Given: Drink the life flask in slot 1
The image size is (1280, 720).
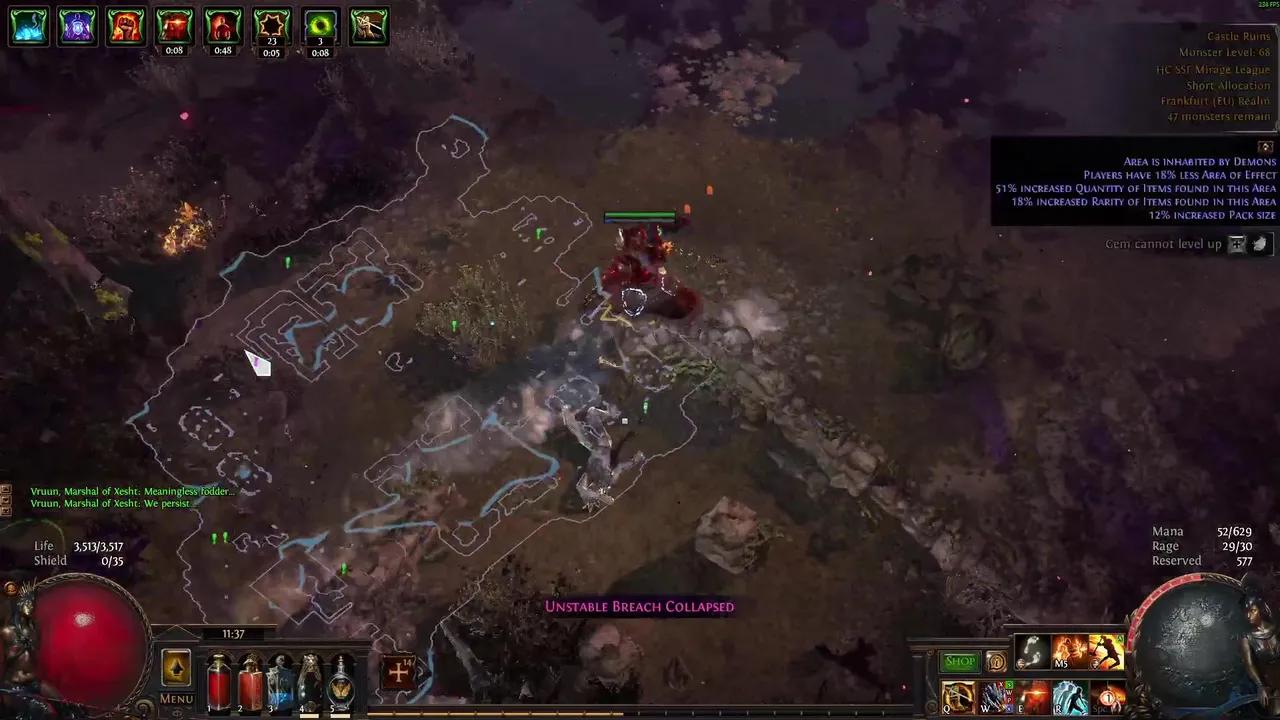Looking at the screenshot, I should click(218, 683).
